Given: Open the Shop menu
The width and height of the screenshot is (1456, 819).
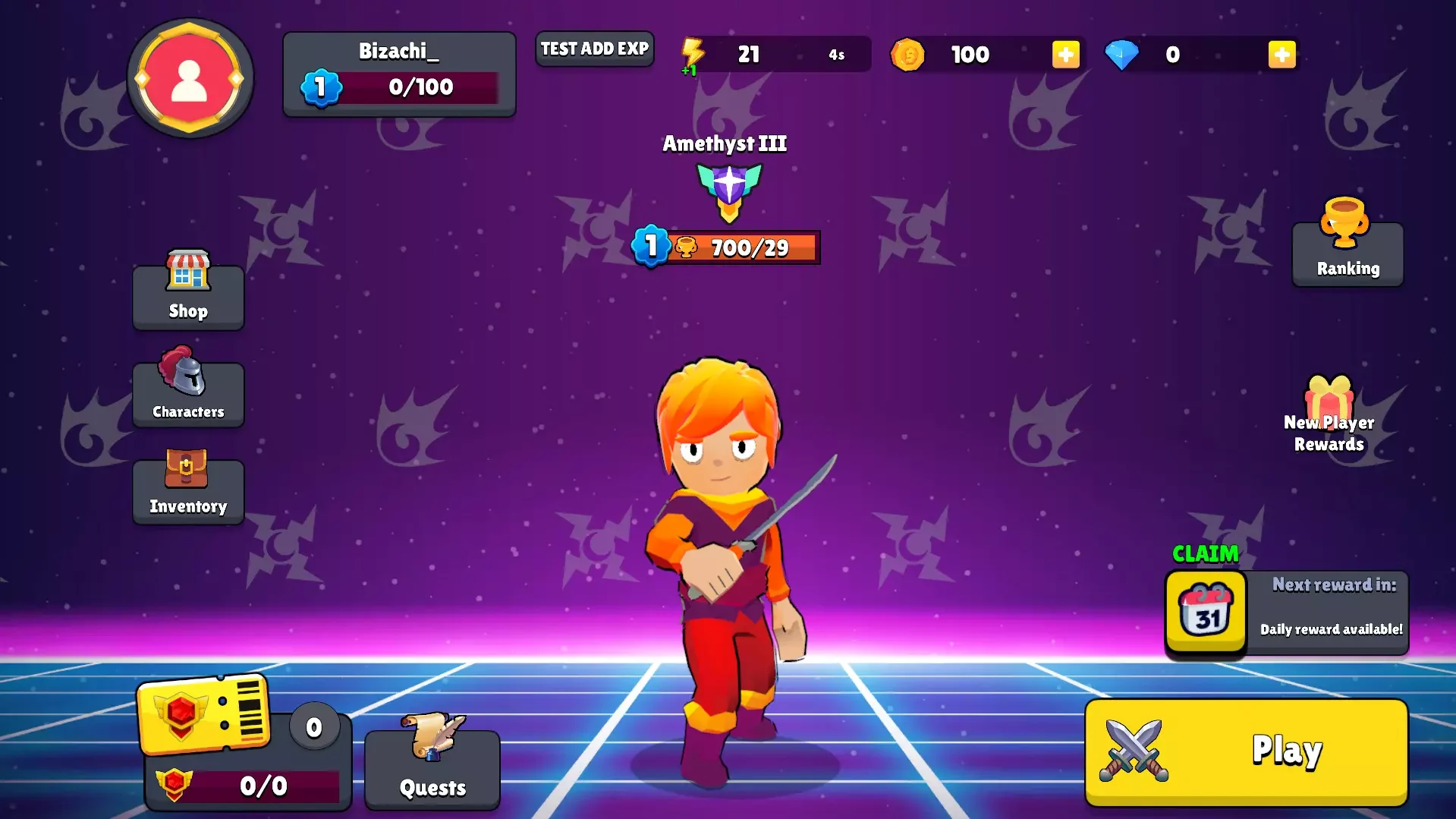Looking at the screenshot, I should coord(188,292).
